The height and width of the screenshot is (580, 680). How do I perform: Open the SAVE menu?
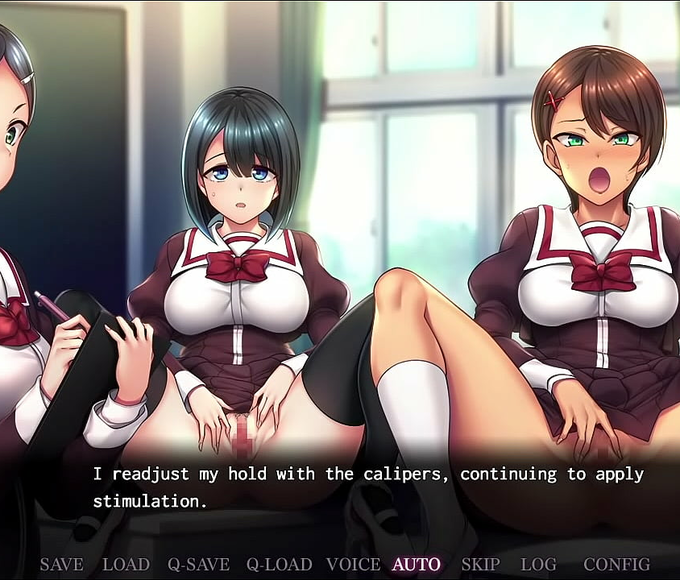61,565
